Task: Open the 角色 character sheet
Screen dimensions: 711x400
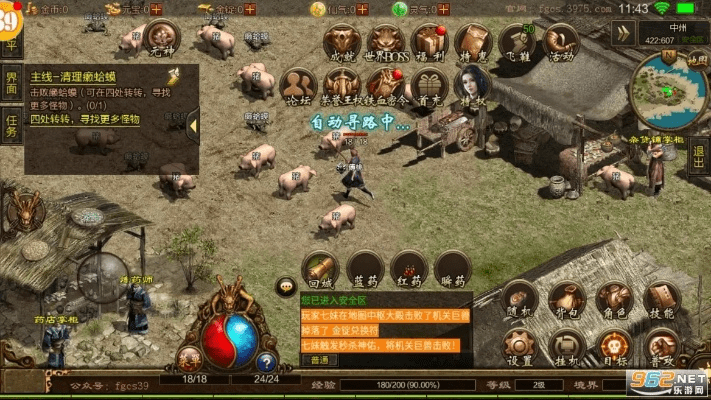Action: click(x=614, y=298)
